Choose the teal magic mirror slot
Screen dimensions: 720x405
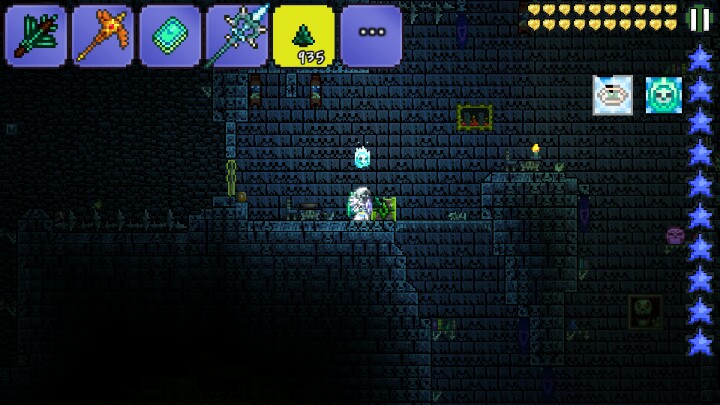[171, 36]
